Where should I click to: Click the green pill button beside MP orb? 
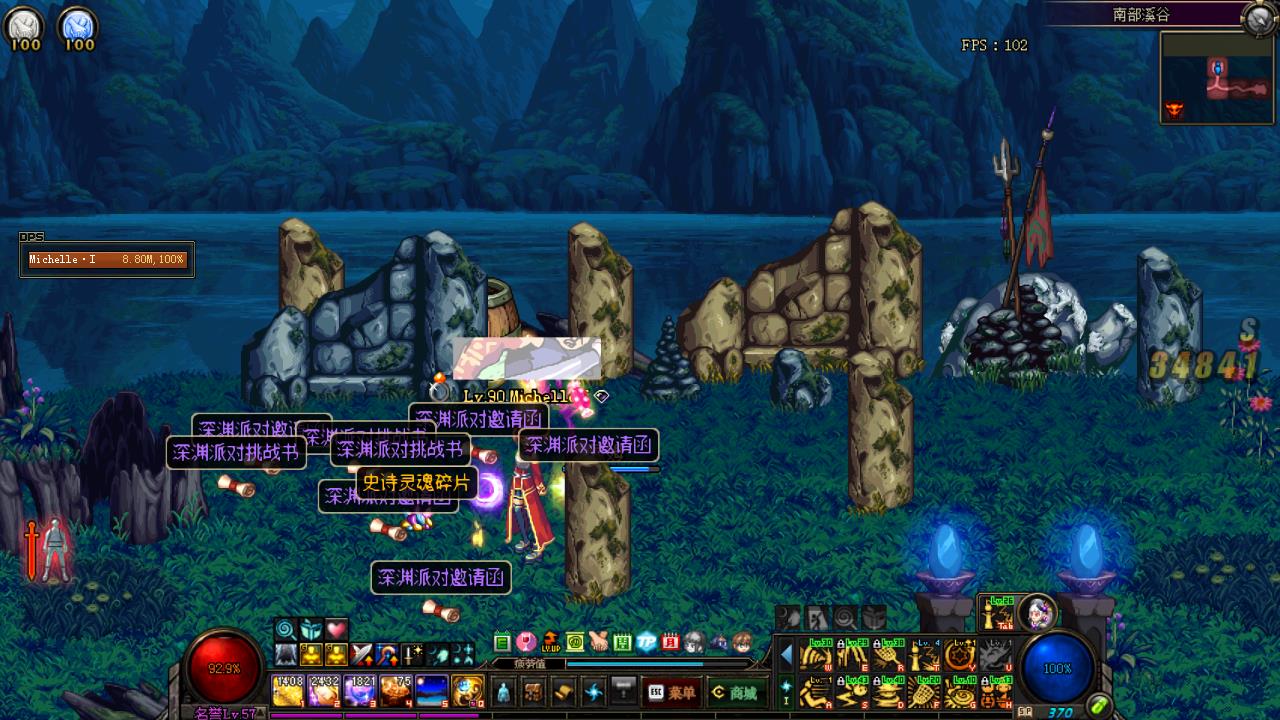1099,705
